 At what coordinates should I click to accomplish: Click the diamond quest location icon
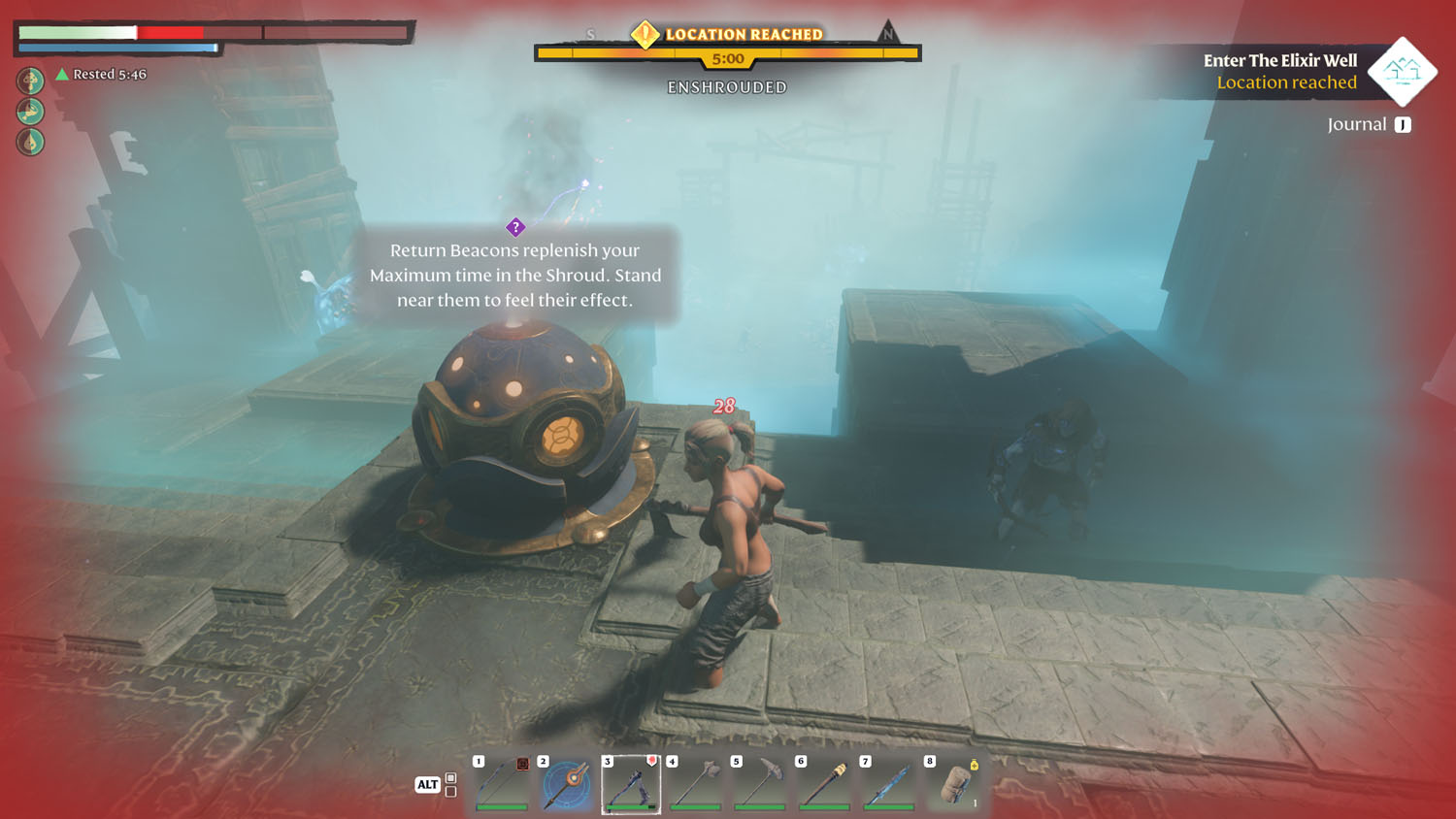1402,71
